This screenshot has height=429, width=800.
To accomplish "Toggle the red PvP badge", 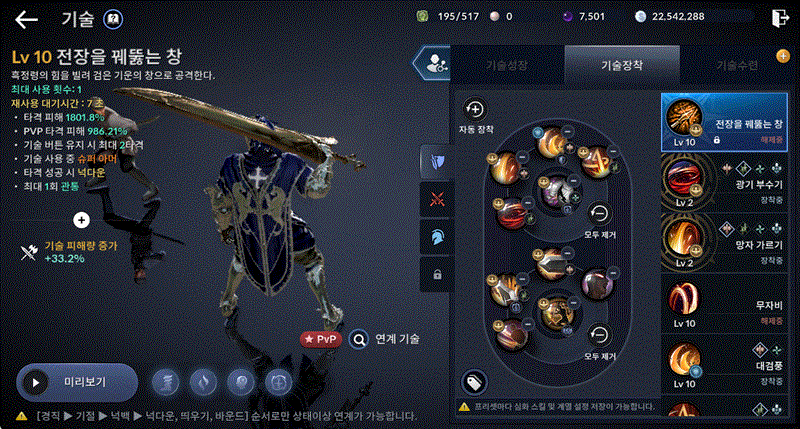I will [321, 338].
